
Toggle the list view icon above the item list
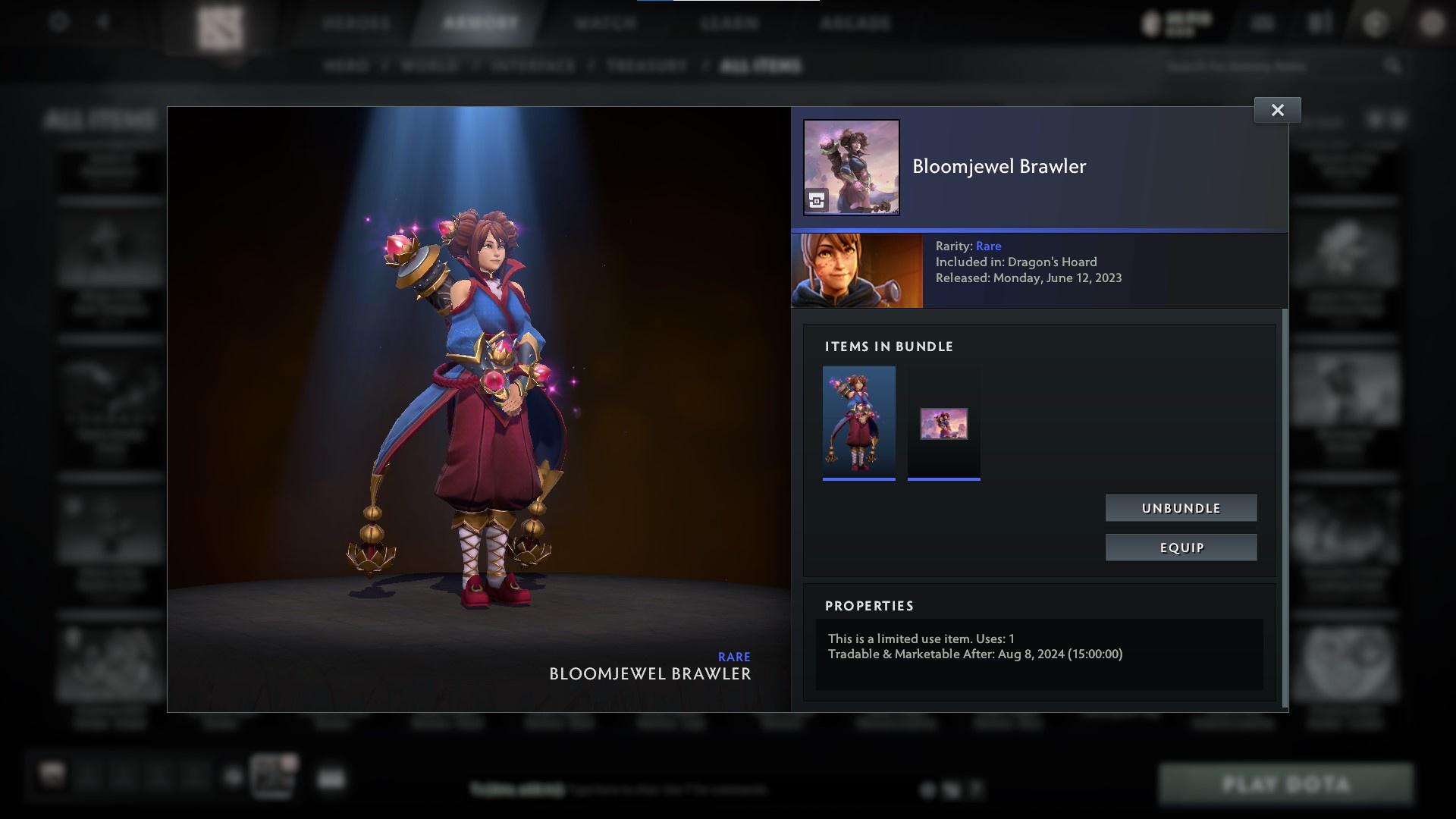(1395, 118)
